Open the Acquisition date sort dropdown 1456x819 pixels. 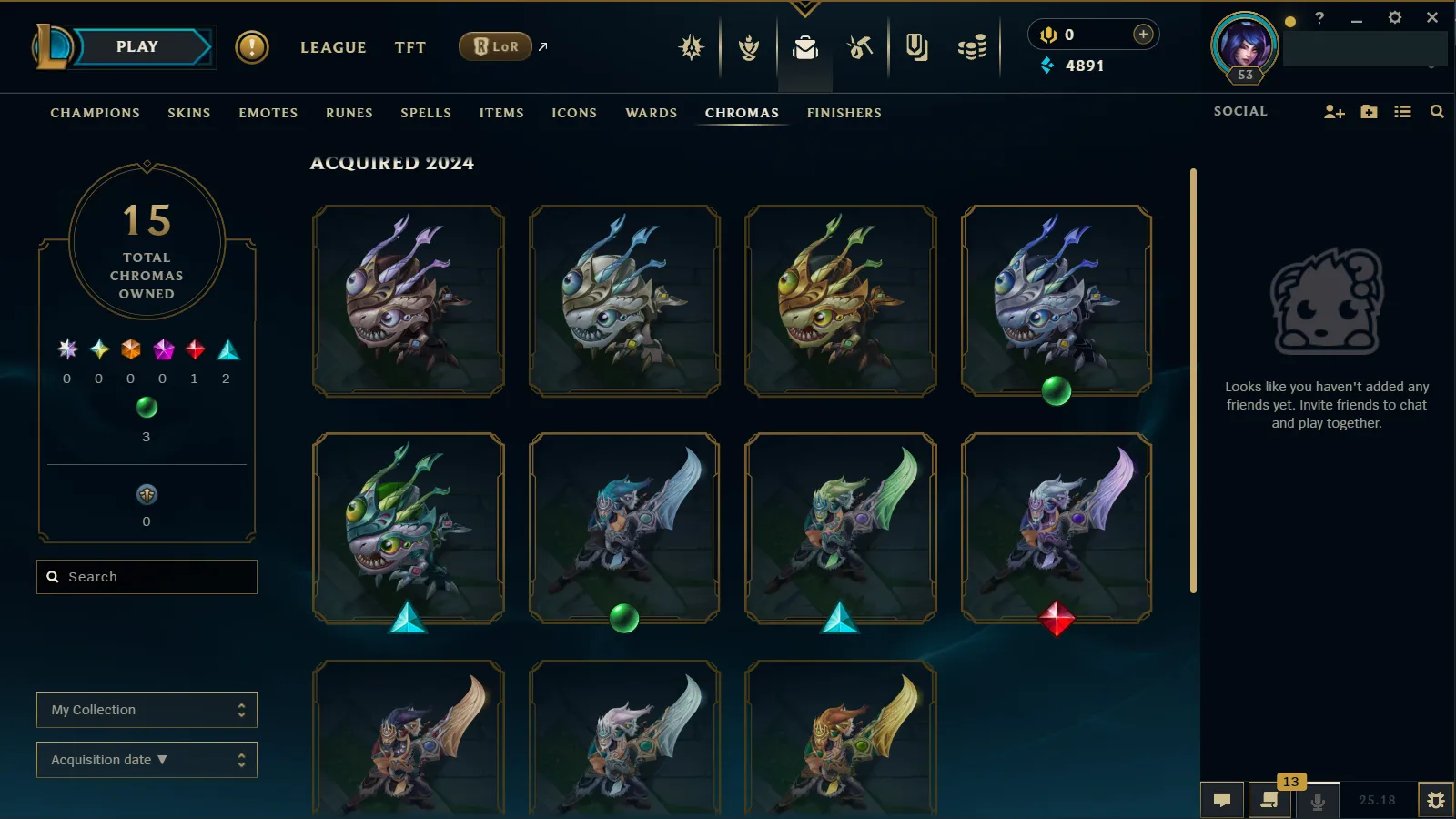pyautogui.click(x=147, y=759)
